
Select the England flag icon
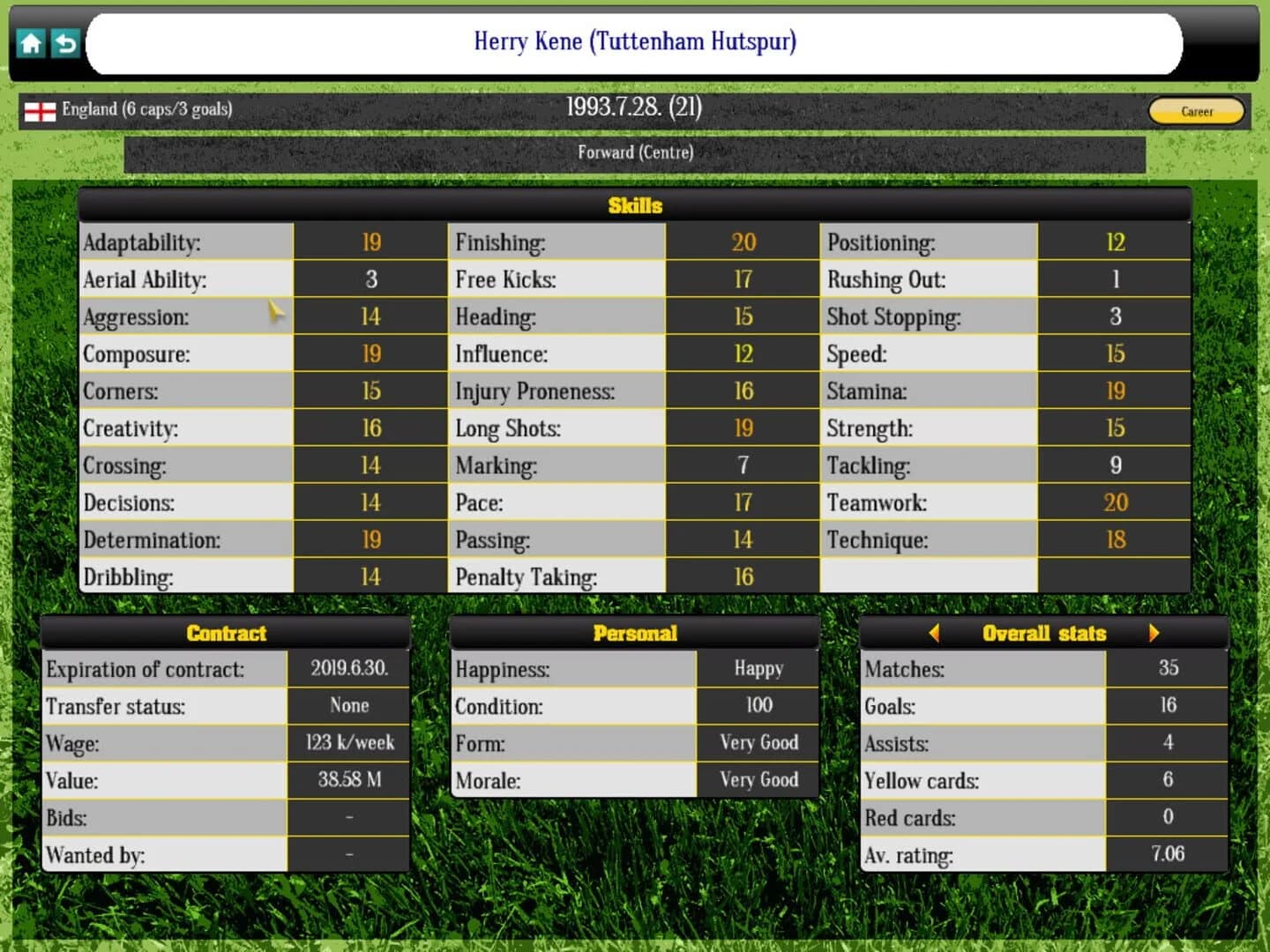coord(40,110)
